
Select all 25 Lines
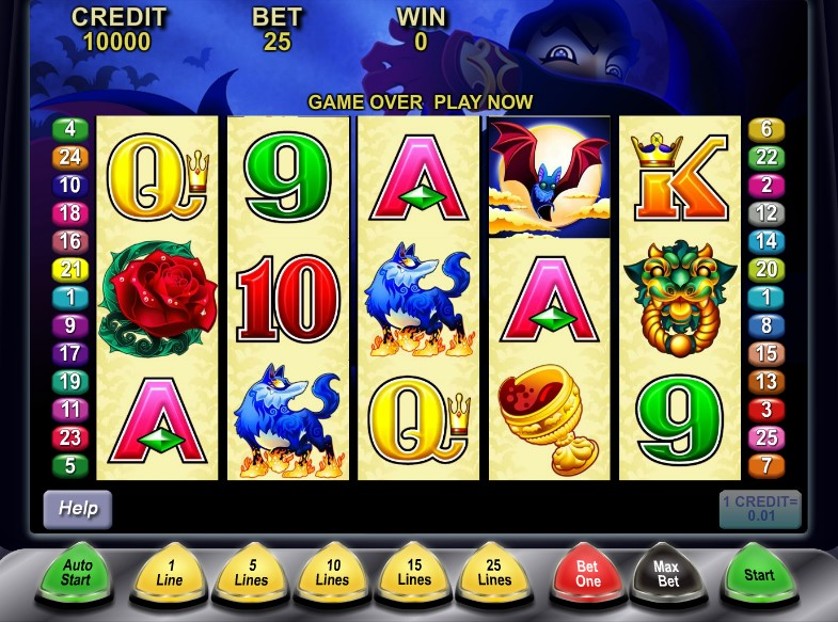(494, 575)
